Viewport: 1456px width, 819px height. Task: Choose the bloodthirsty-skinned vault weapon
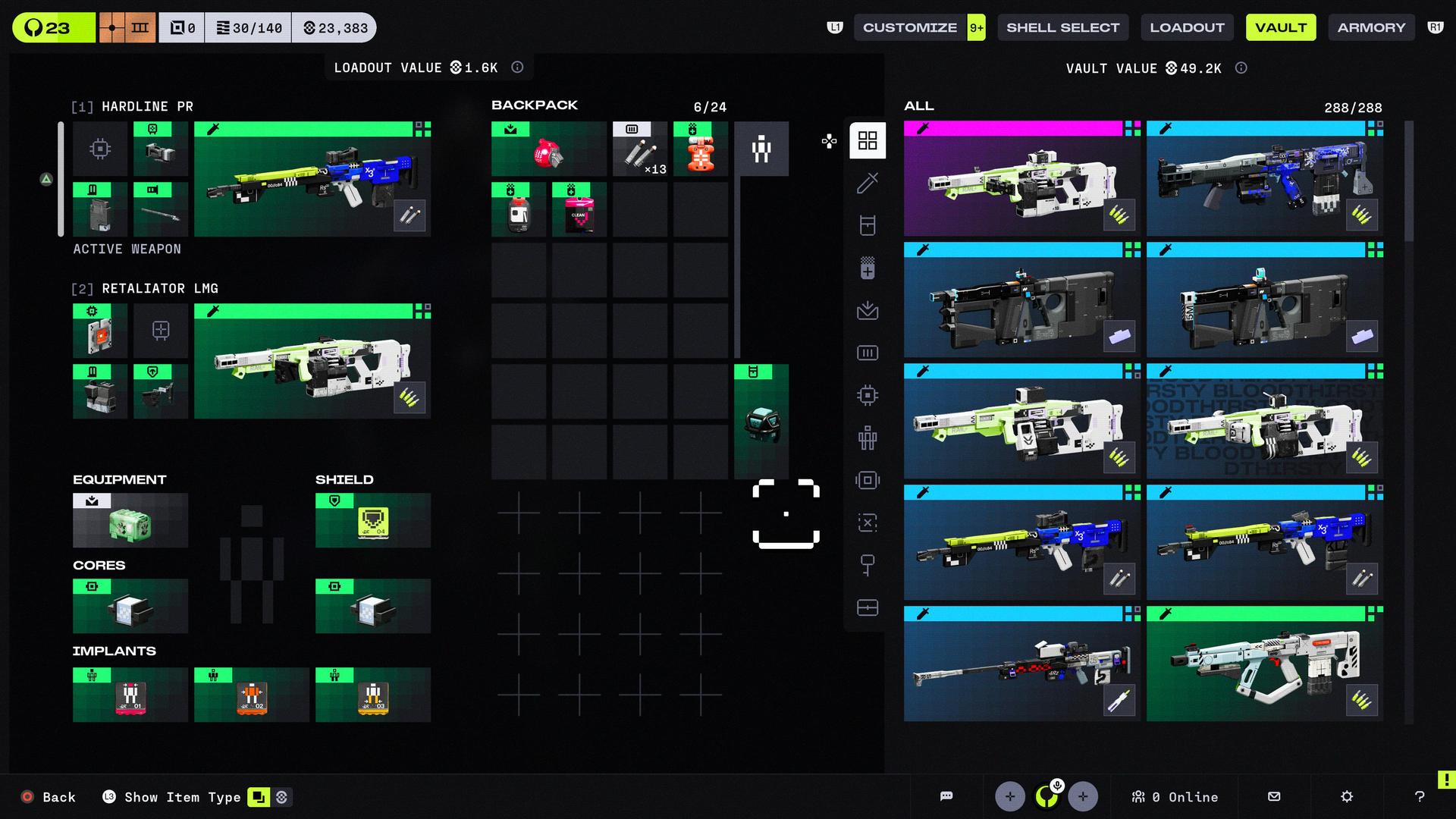[1264, 422]
